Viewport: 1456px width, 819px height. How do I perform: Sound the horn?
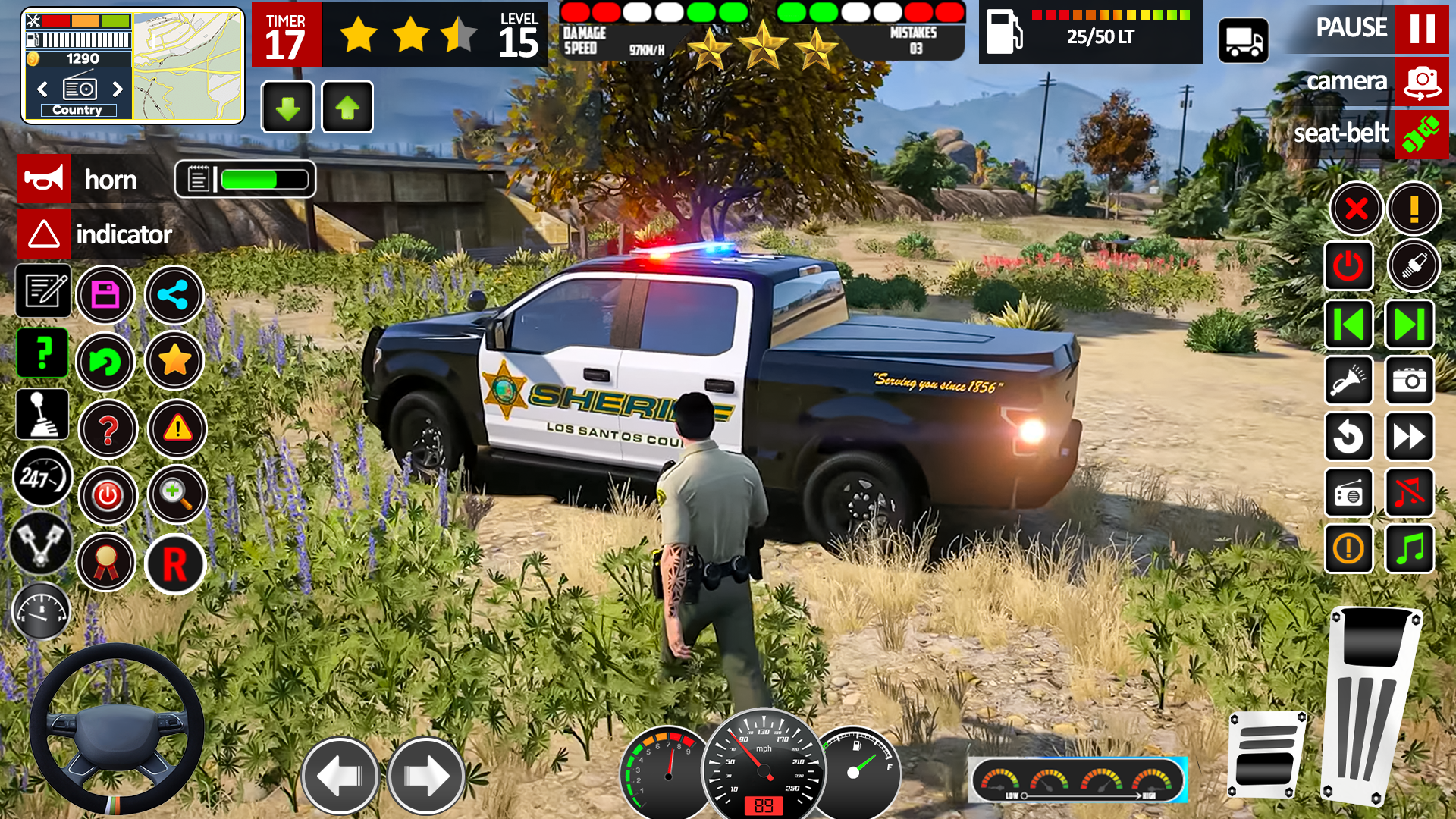click(x=43, y=179)
